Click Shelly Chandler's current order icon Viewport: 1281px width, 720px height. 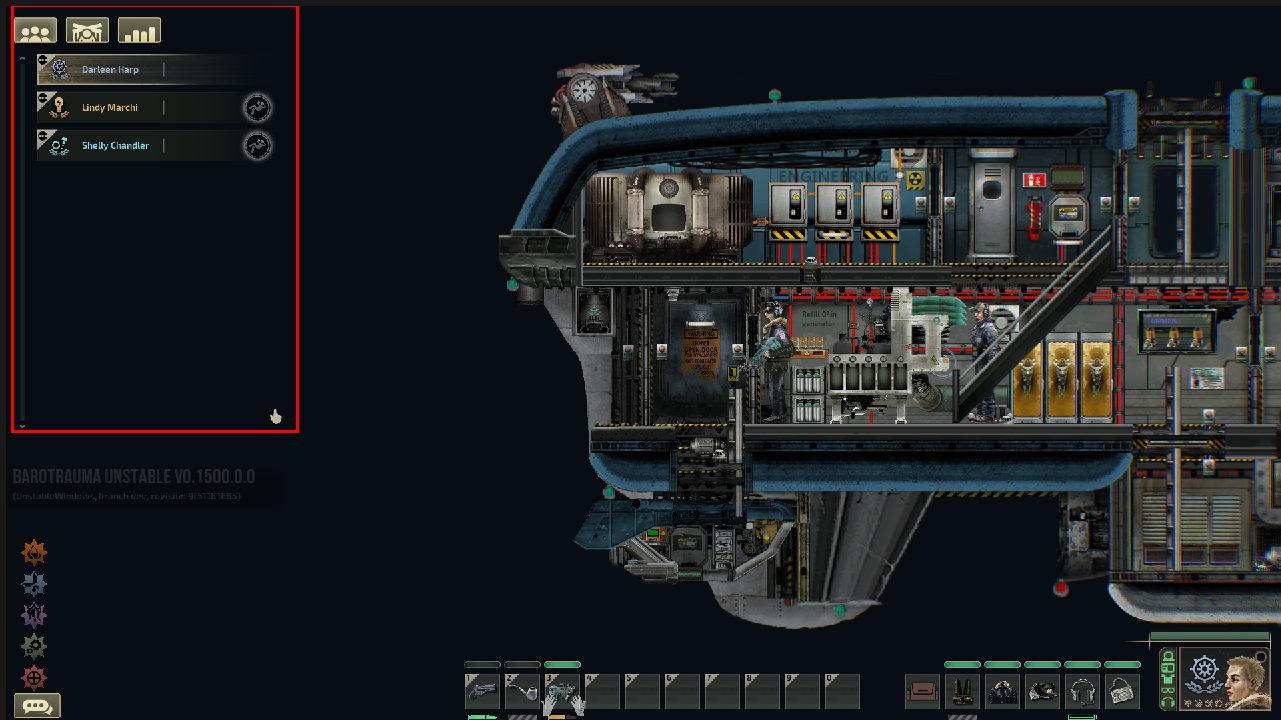(258, 146)
